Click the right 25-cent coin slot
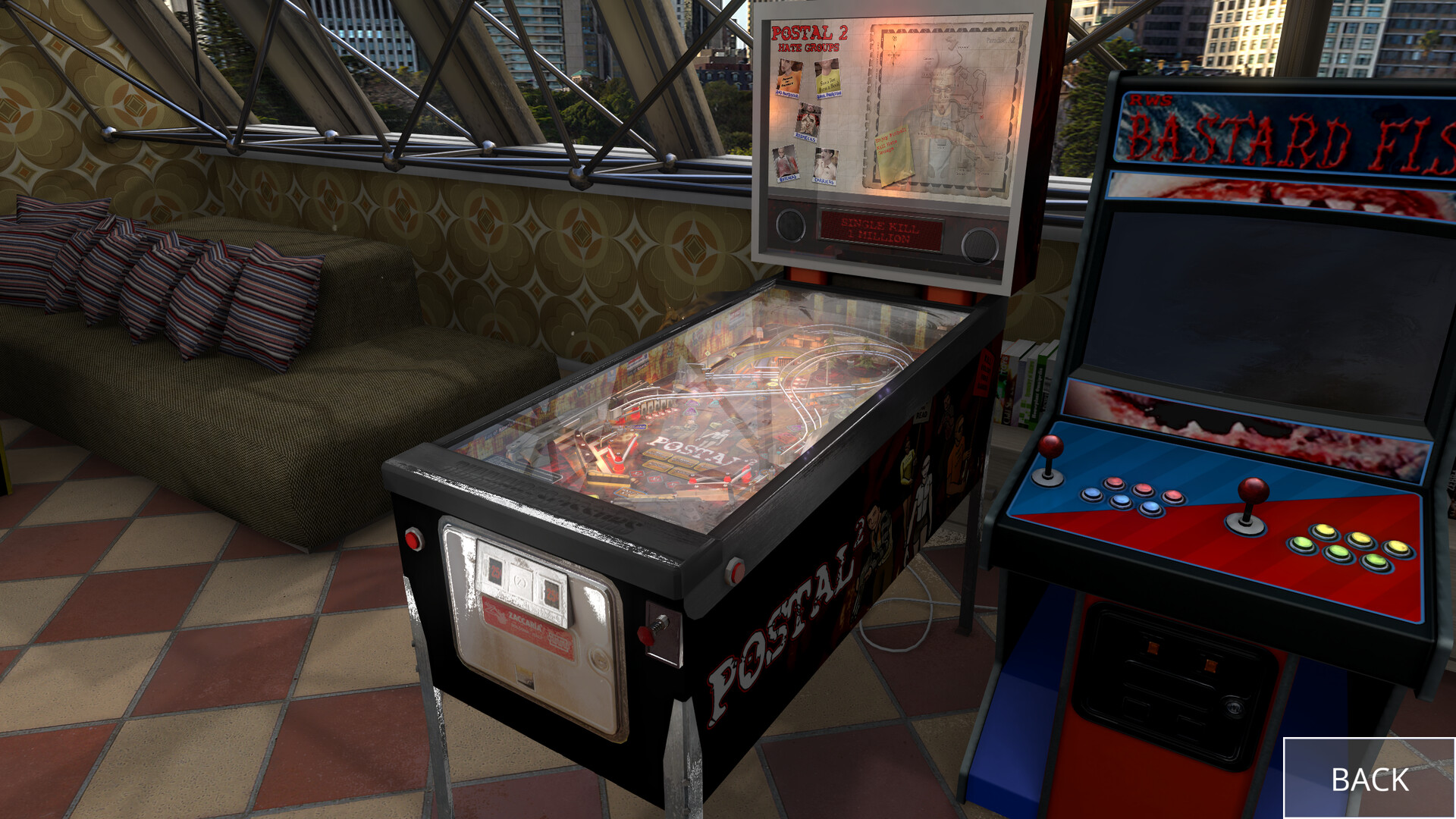Image resolution: width=1456 pixels, height=819 pixels. point(551,593)
